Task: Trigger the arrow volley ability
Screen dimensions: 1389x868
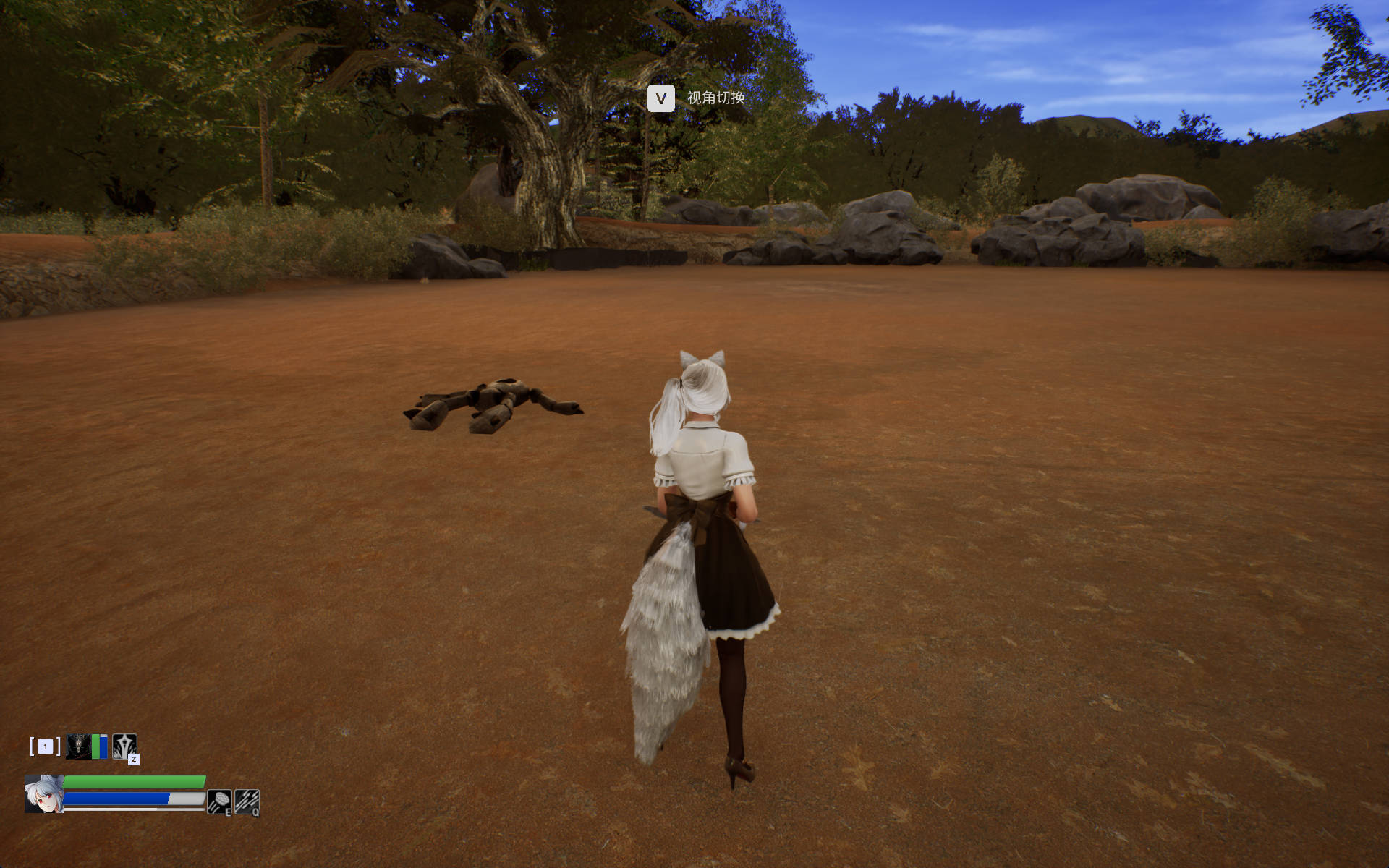Action: tap(247, 801)
